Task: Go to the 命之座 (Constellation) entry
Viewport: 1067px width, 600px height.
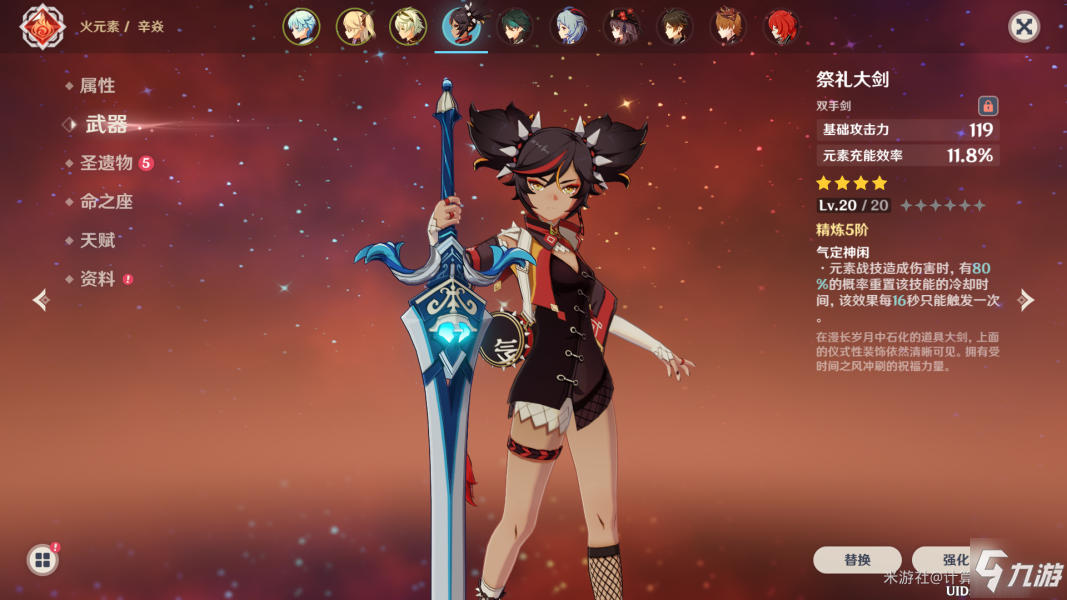Action: tap(106, 202)
